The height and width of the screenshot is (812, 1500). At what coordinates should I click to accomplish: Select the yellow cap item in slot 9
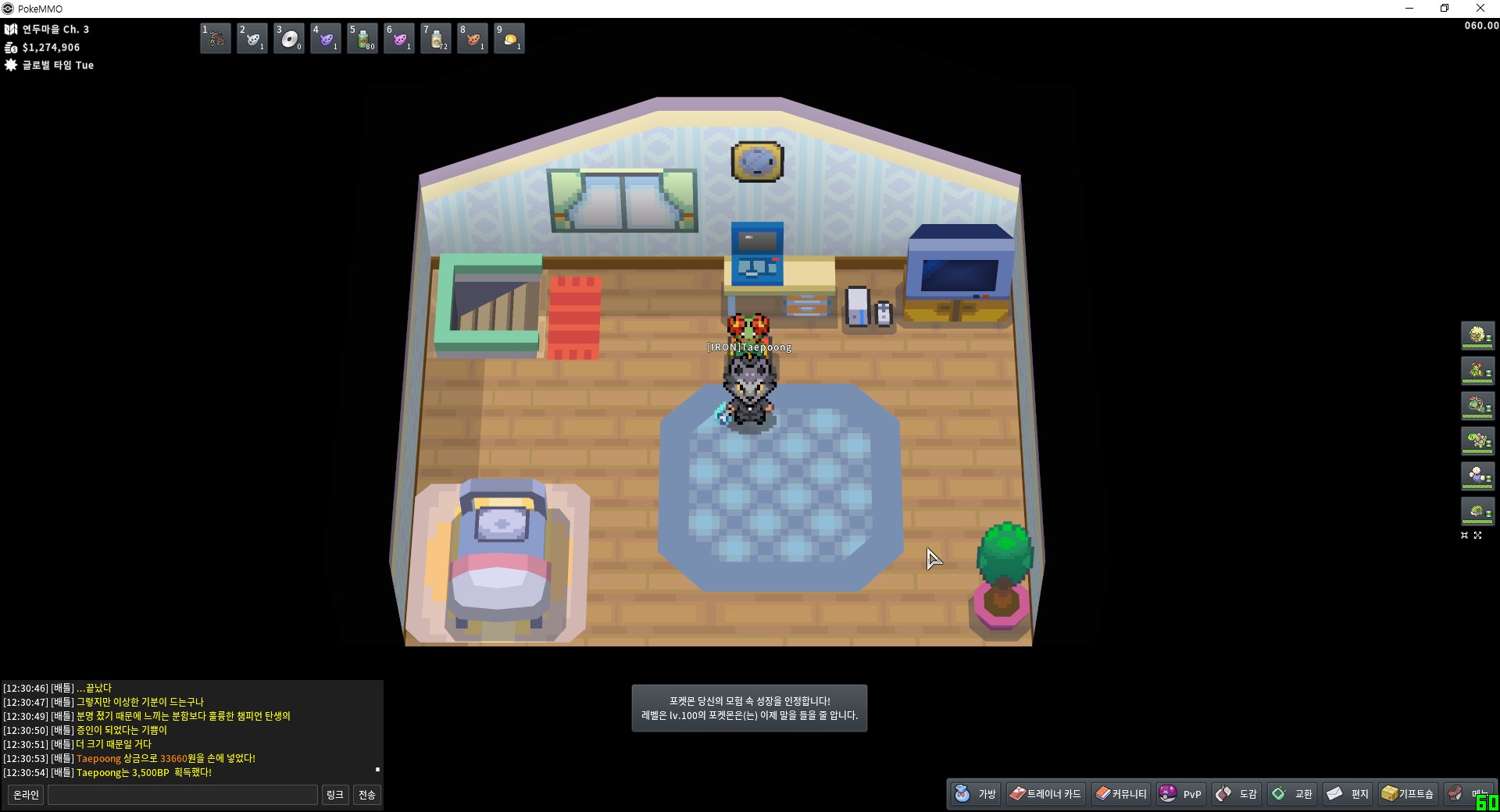click(509, 38)
